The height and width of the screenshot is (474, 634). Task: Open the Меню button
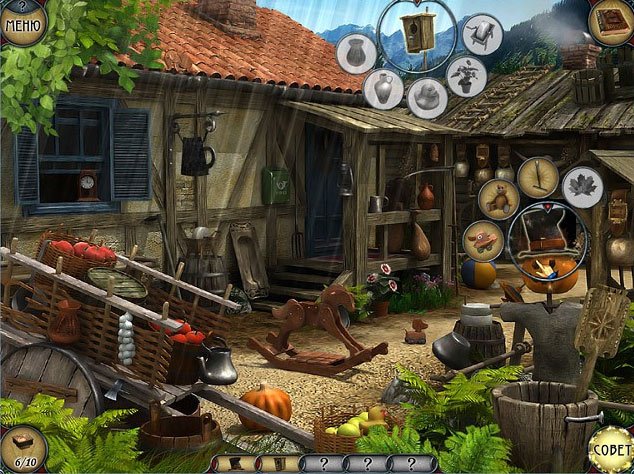22,22
